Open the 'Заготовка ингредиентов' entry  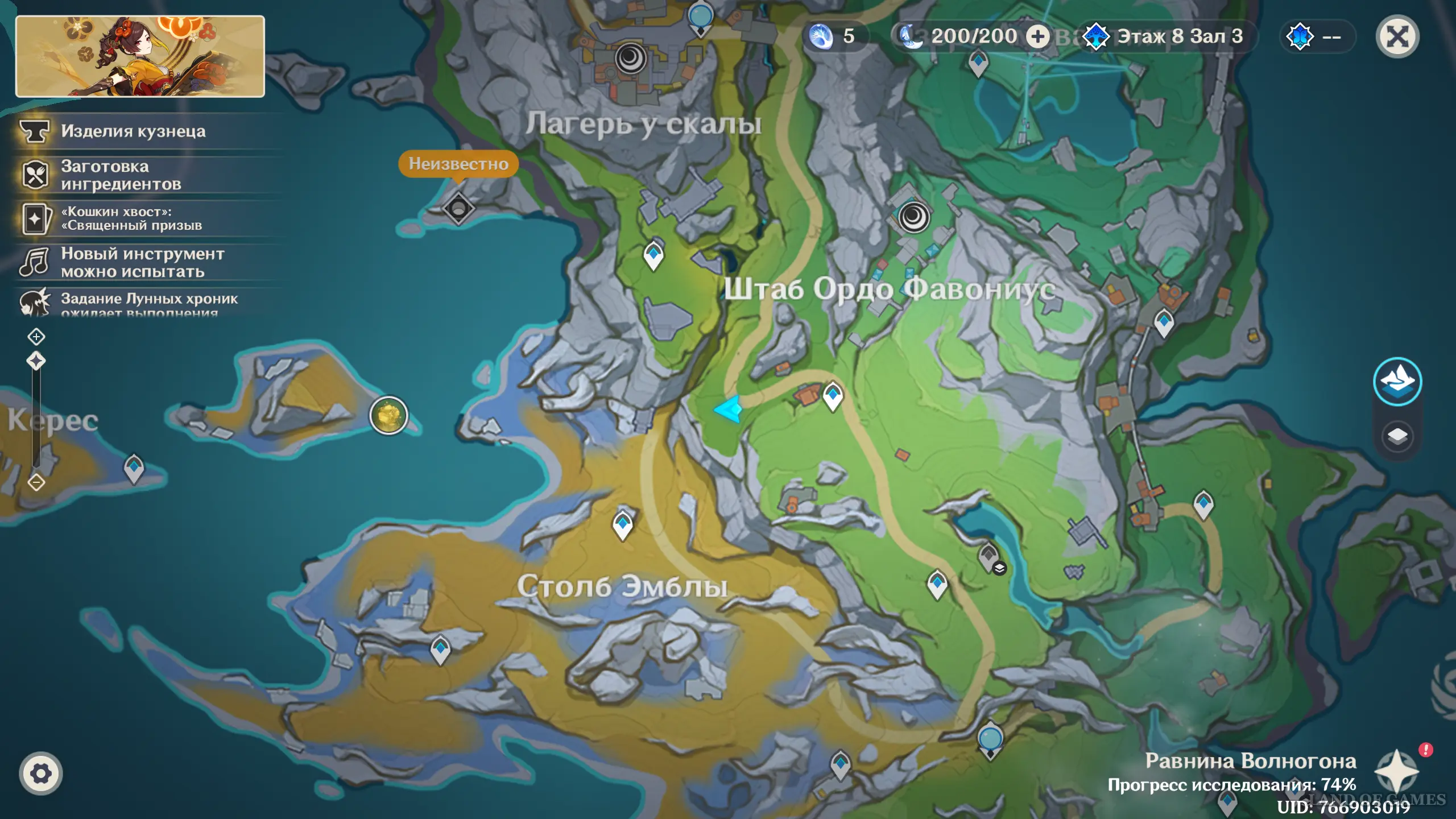point(121,175)
